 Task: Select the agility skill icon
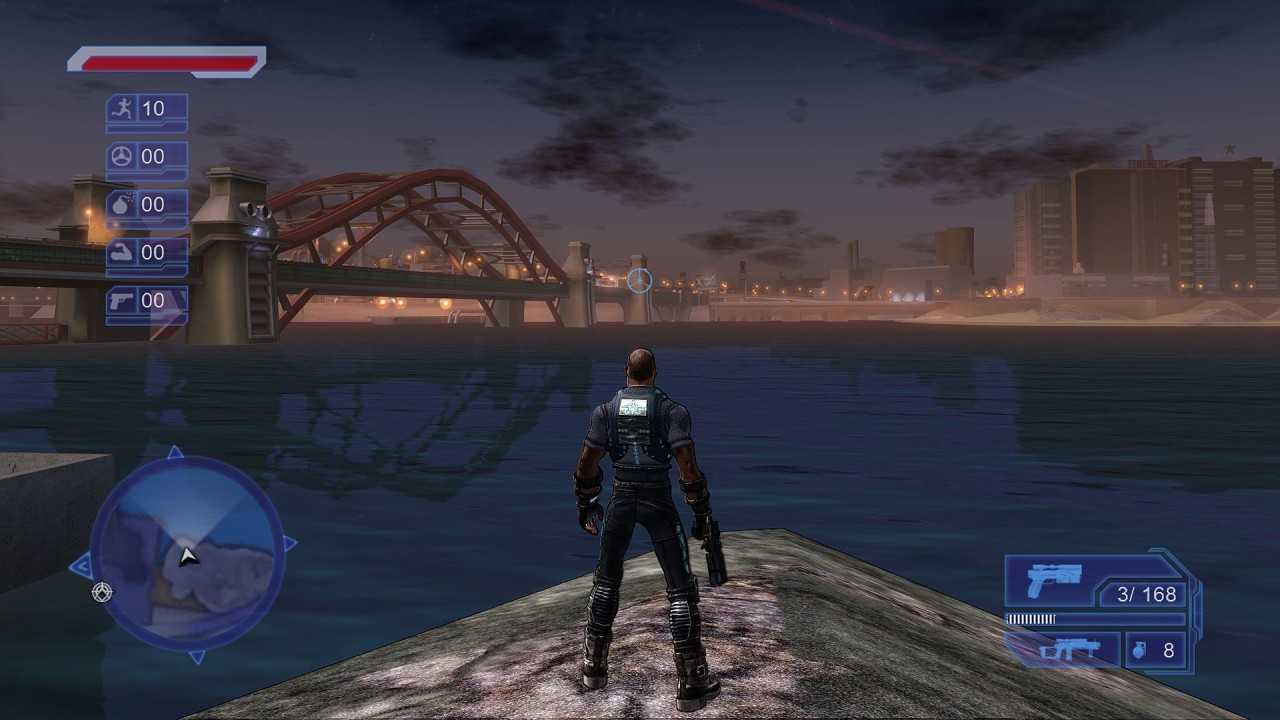123,109
